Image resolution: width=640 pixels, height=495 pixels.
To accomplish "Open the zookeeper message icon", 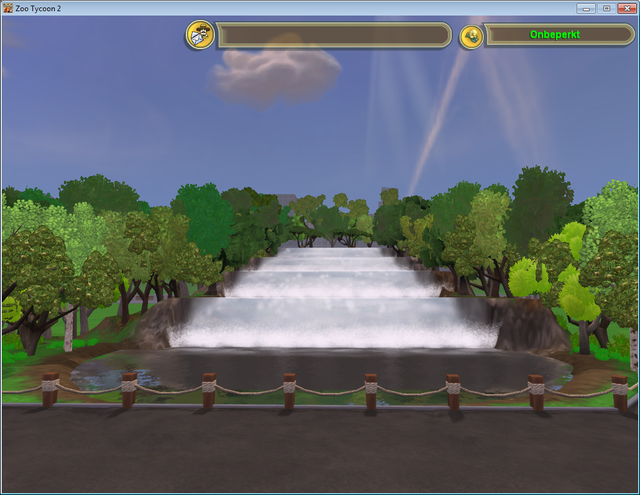I will pyautogui.click(x=200, y=36).
